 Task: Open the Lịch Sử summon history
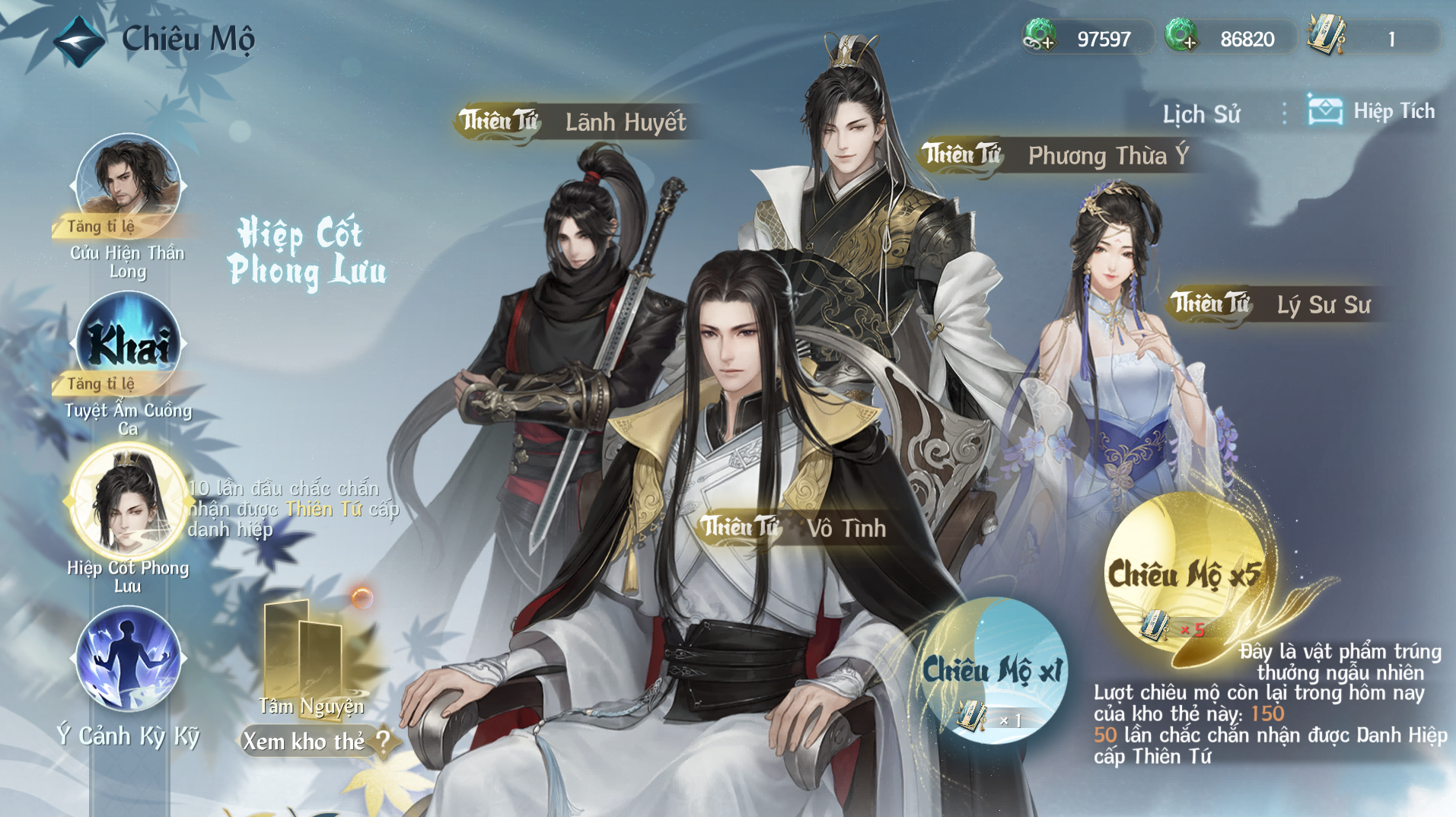click(x=1200, y=114)
